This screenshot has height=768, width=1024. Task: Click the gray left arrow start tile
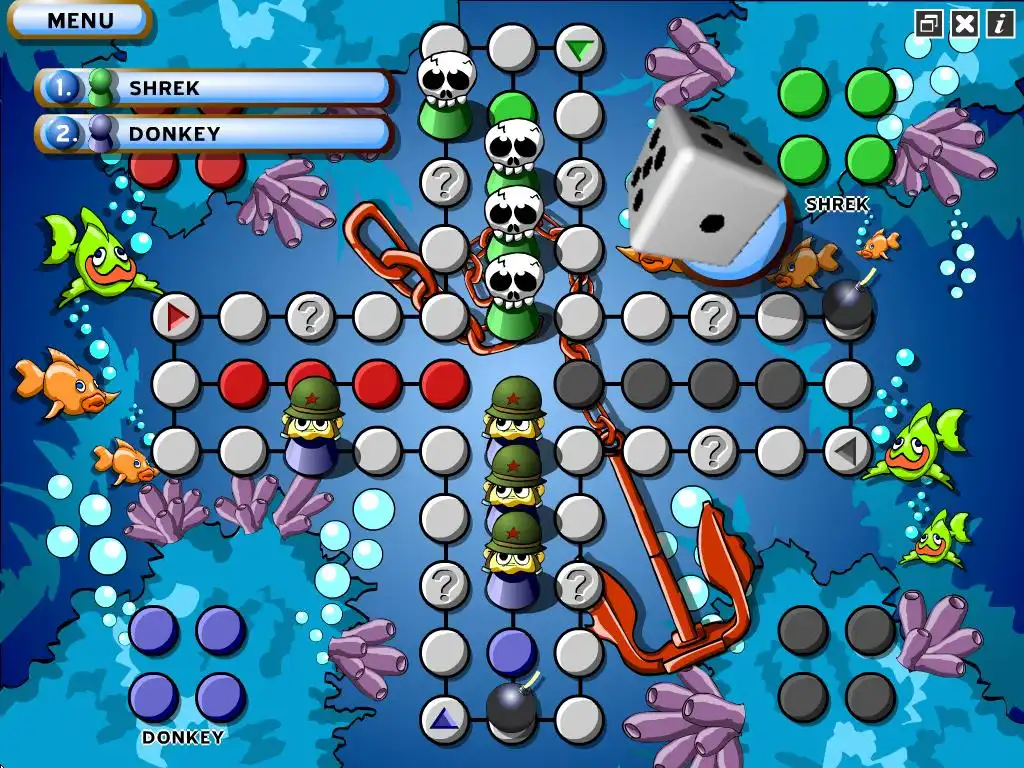pos(847,452)
